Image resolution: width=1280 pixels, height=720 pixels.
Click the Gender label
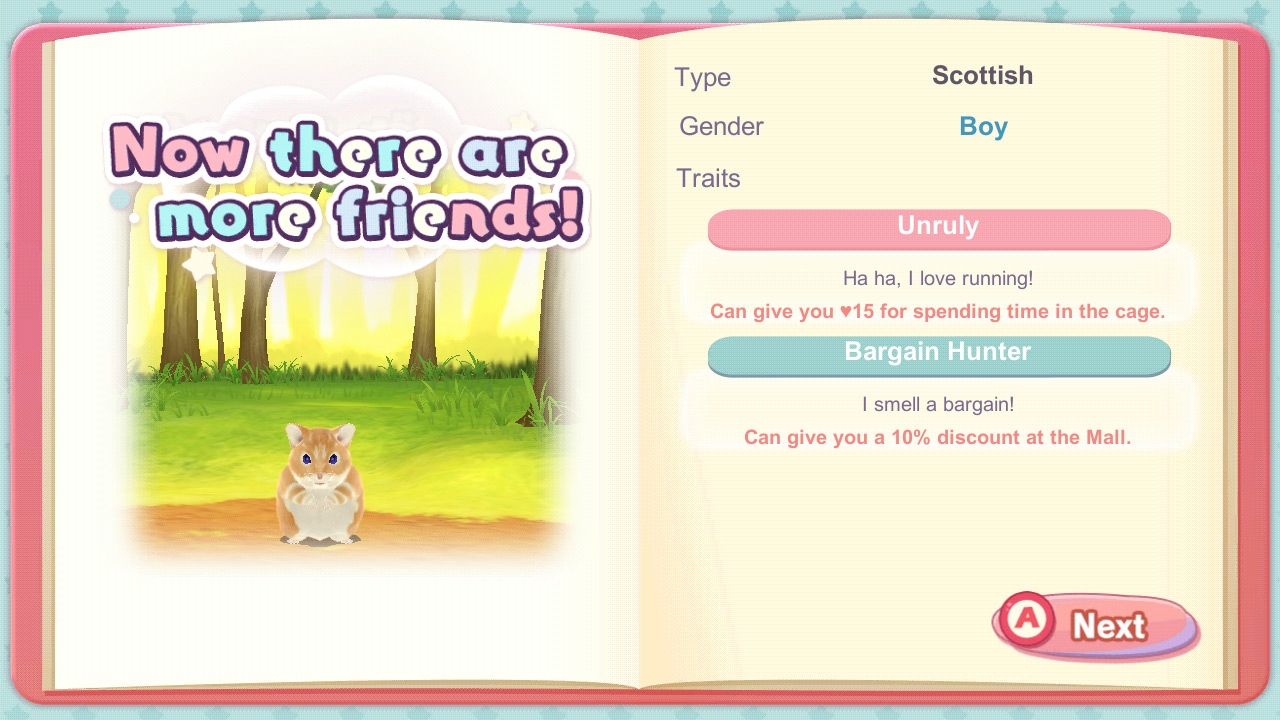(721, 126)
